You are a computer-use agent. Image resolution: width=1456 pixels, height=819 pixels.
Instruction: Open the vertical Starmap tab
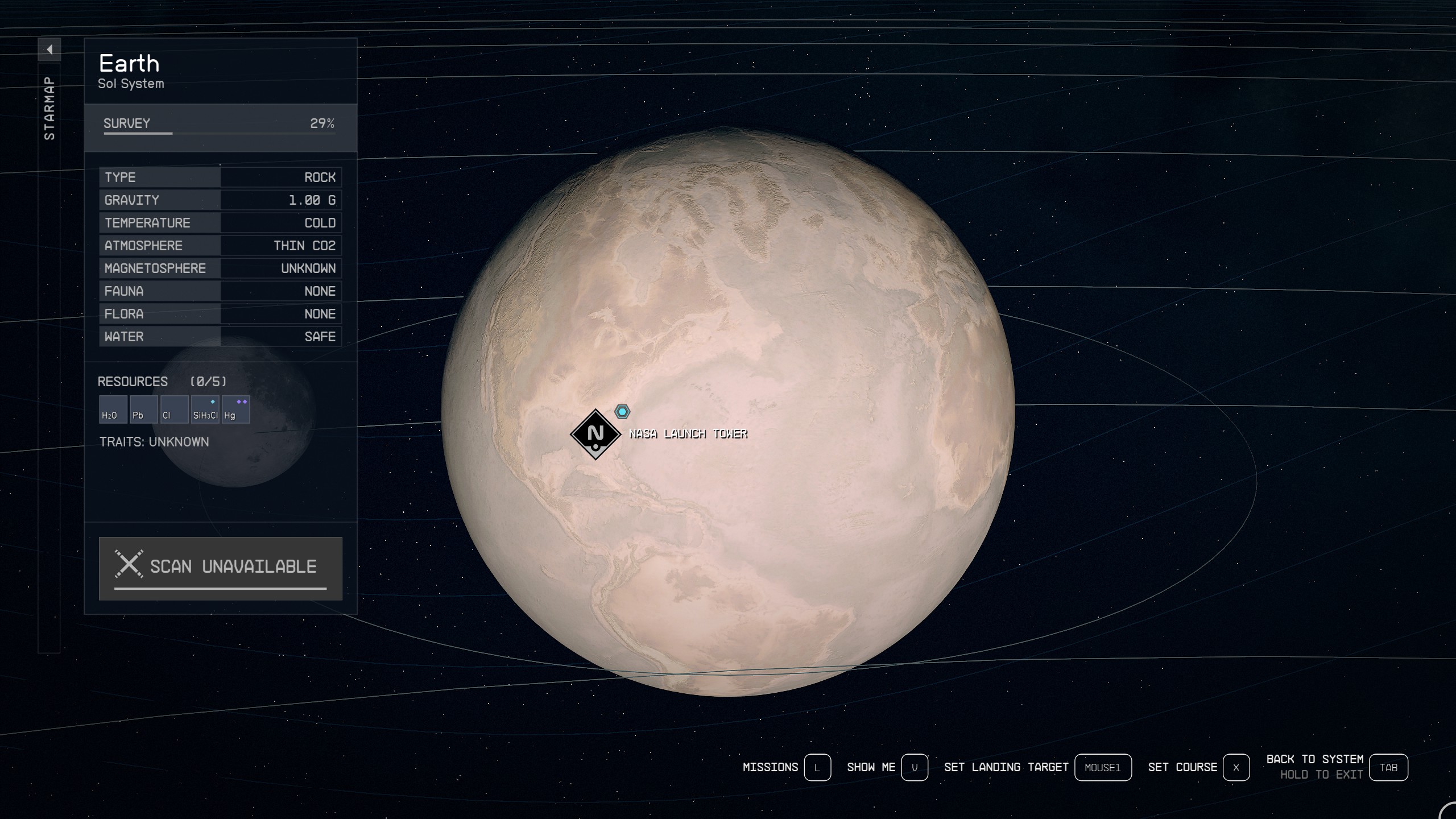(49, 108)
